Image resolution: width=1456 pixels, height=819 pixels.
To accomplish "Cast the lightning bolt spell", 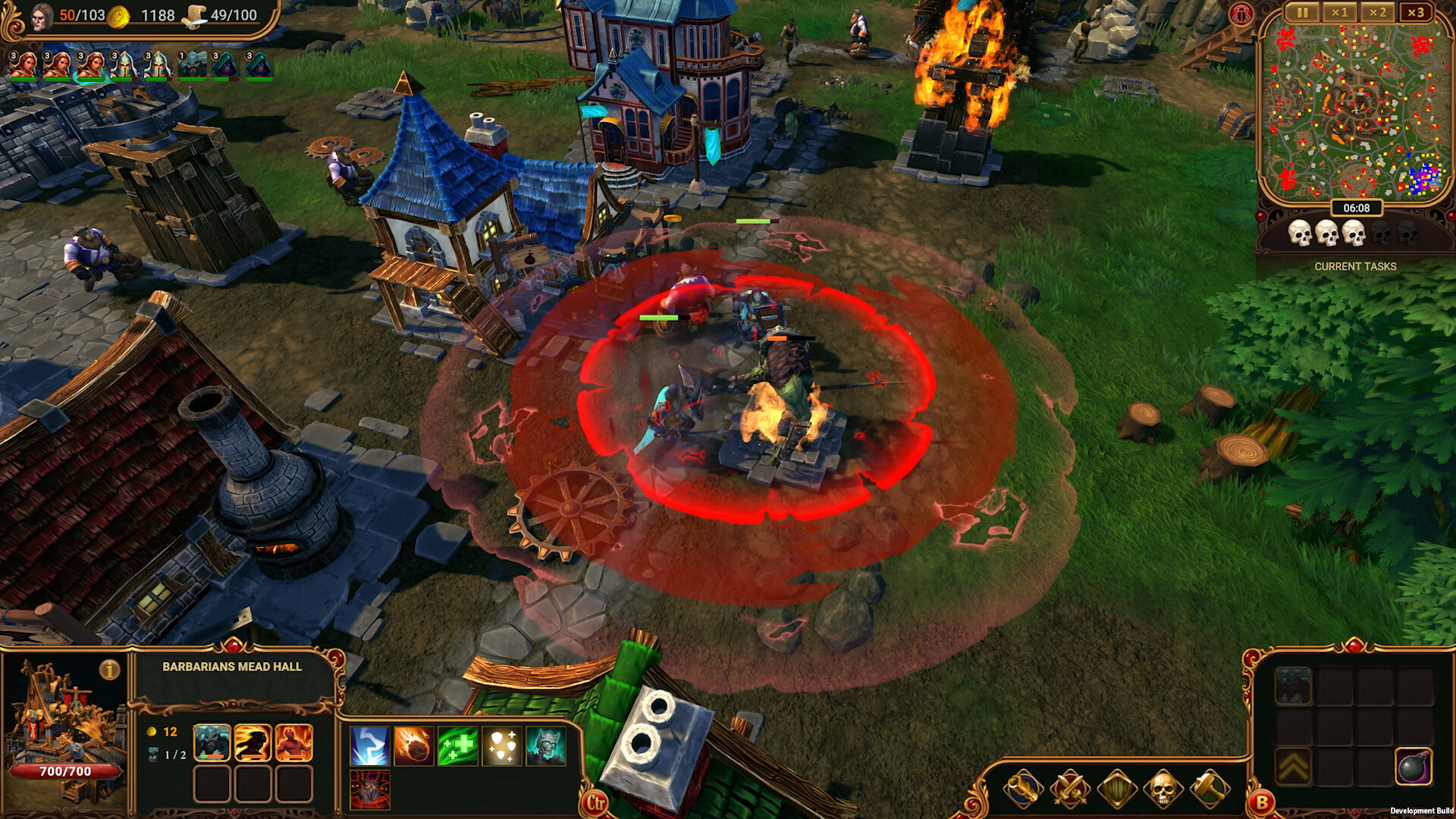I will pos(370,745).
